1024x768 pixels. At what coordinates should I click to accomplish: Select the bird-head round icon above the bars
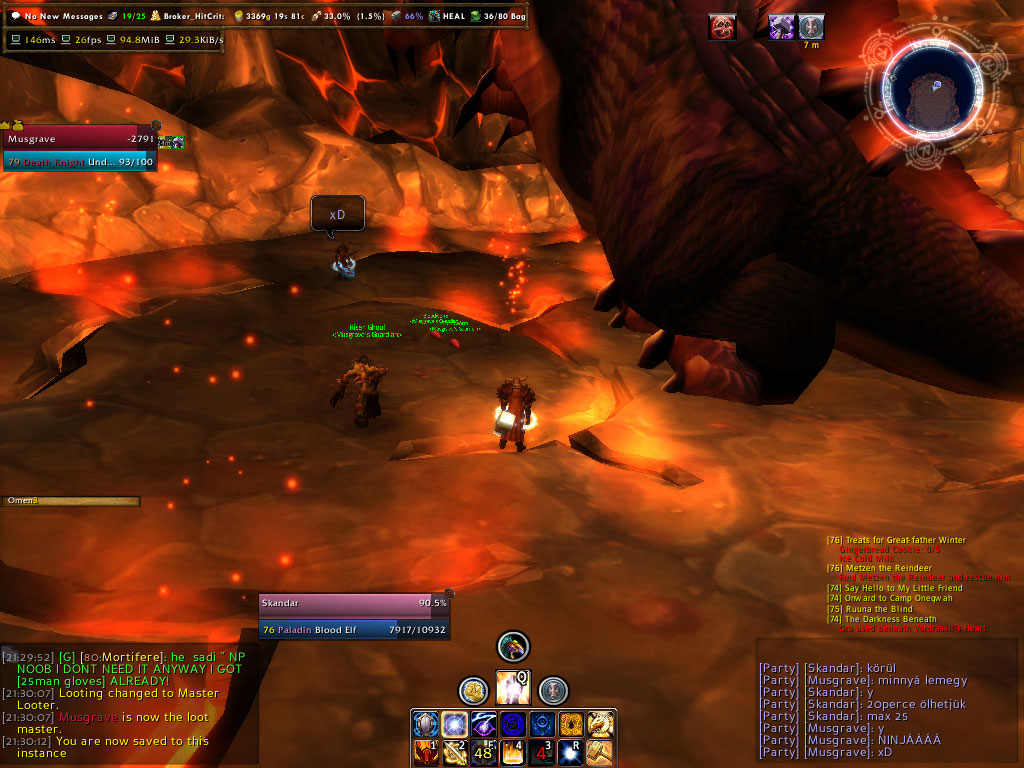513,647
